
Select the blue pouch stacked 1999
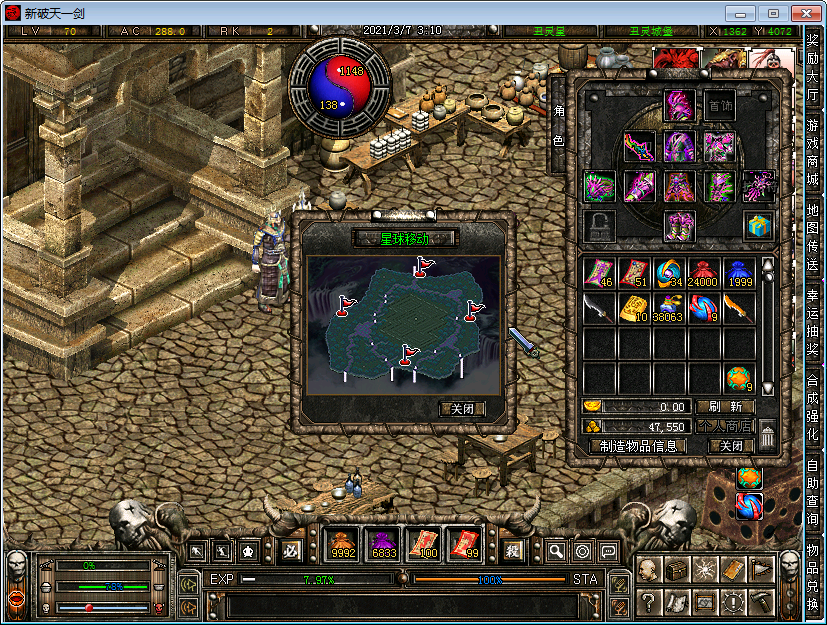click(738, 273)
